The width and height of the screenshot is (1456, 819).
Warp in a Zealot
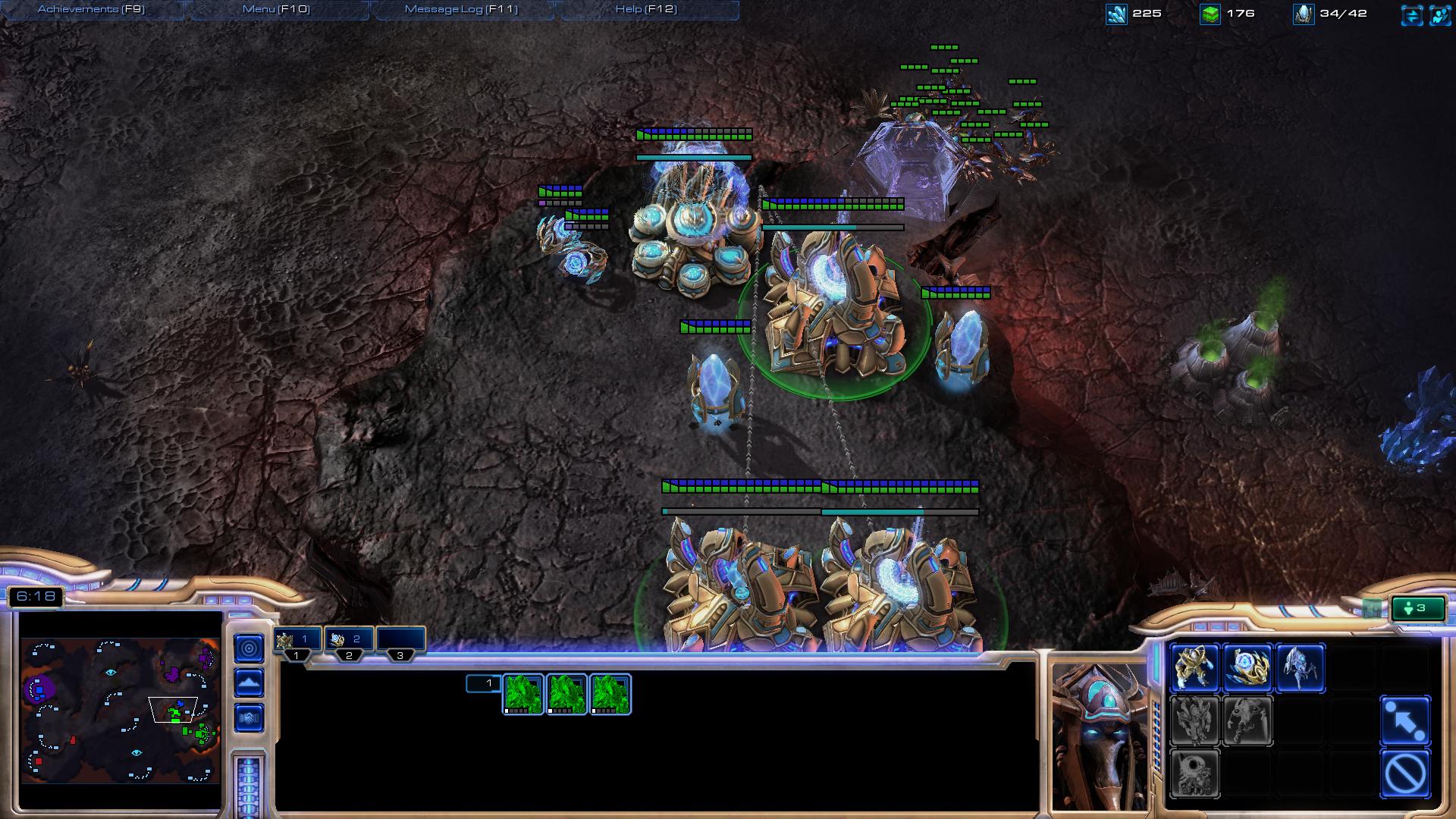[x=1194, y=667]
